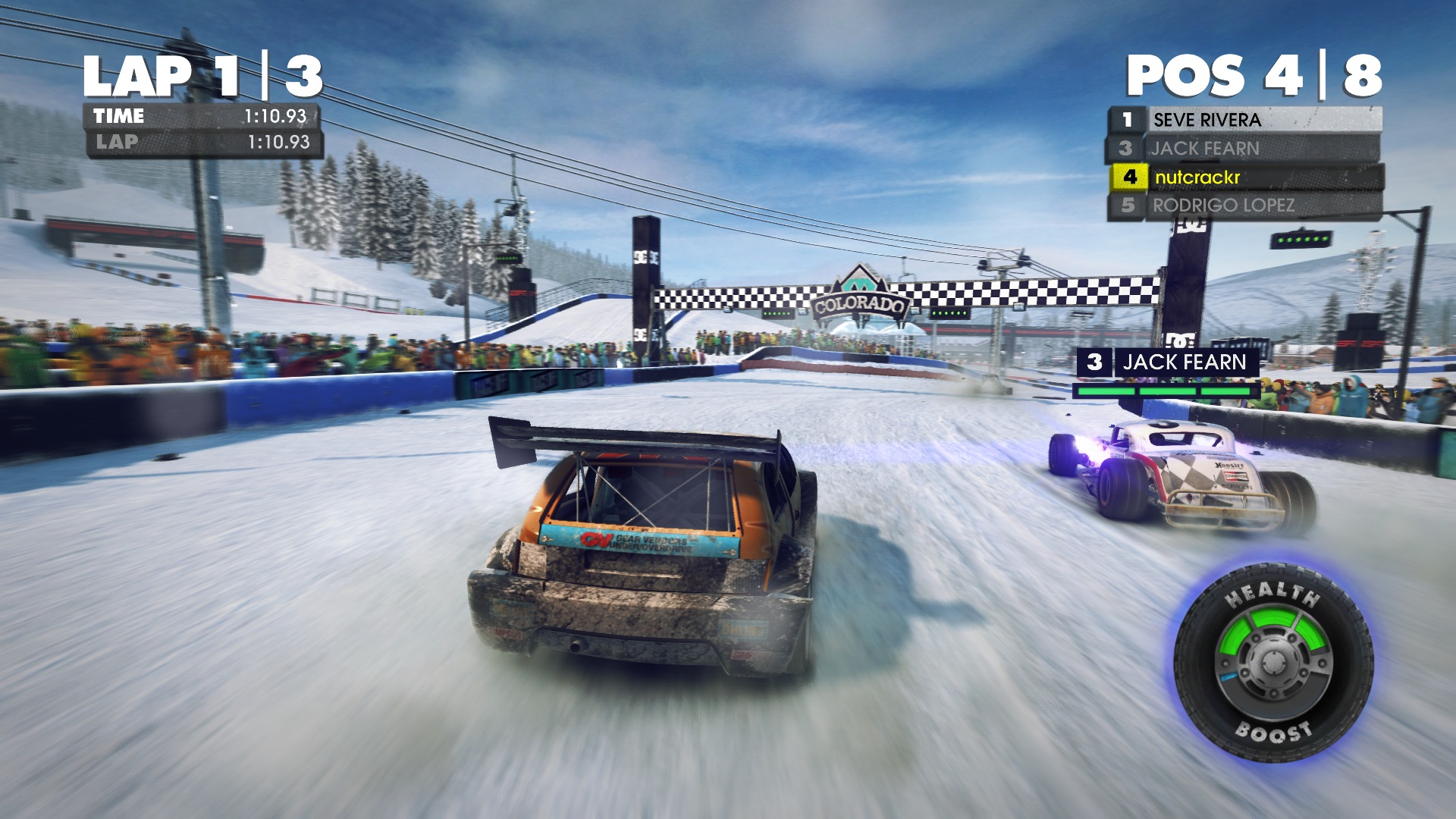Choose the highlighted nutcrackr standings row

[x=1245, y=177]
